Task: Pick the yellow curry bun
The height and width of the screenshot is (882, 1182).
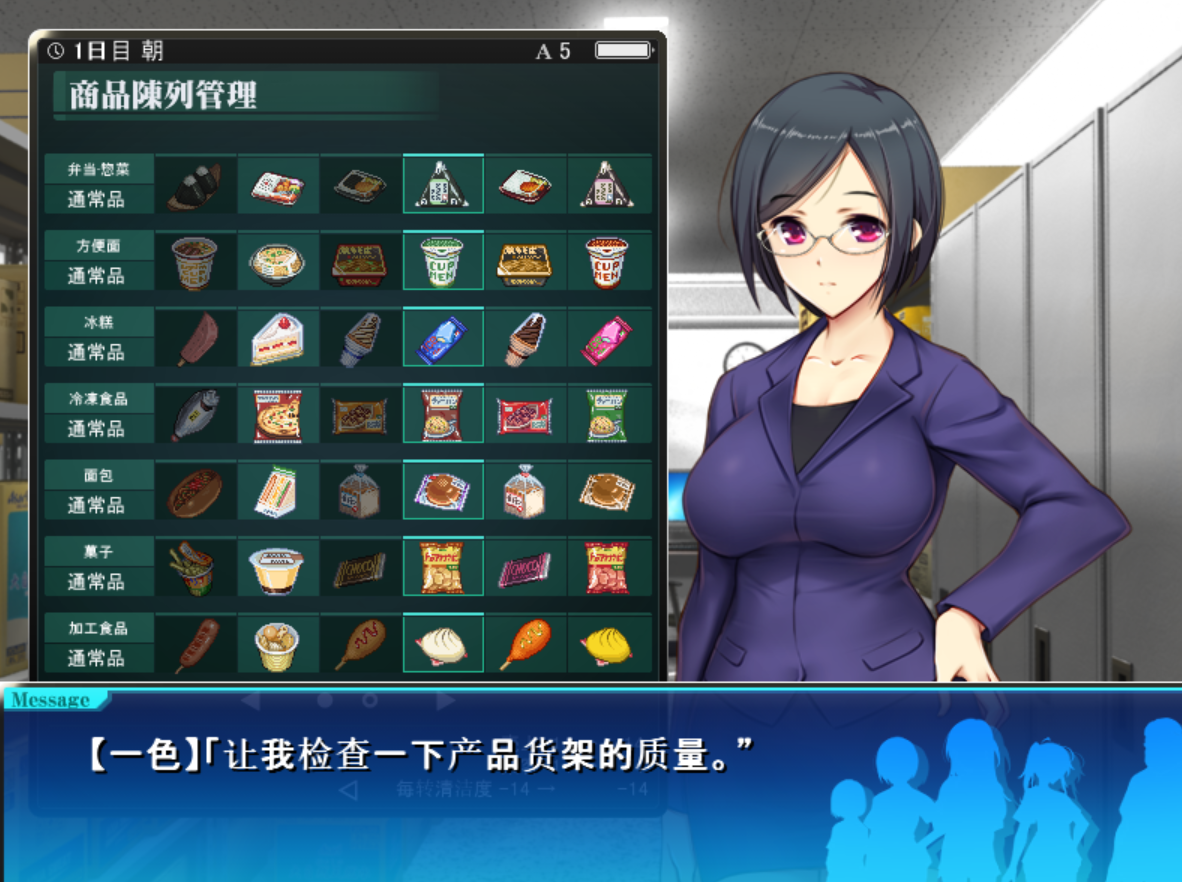Action: pyautogui.click(x=607, y=645)
